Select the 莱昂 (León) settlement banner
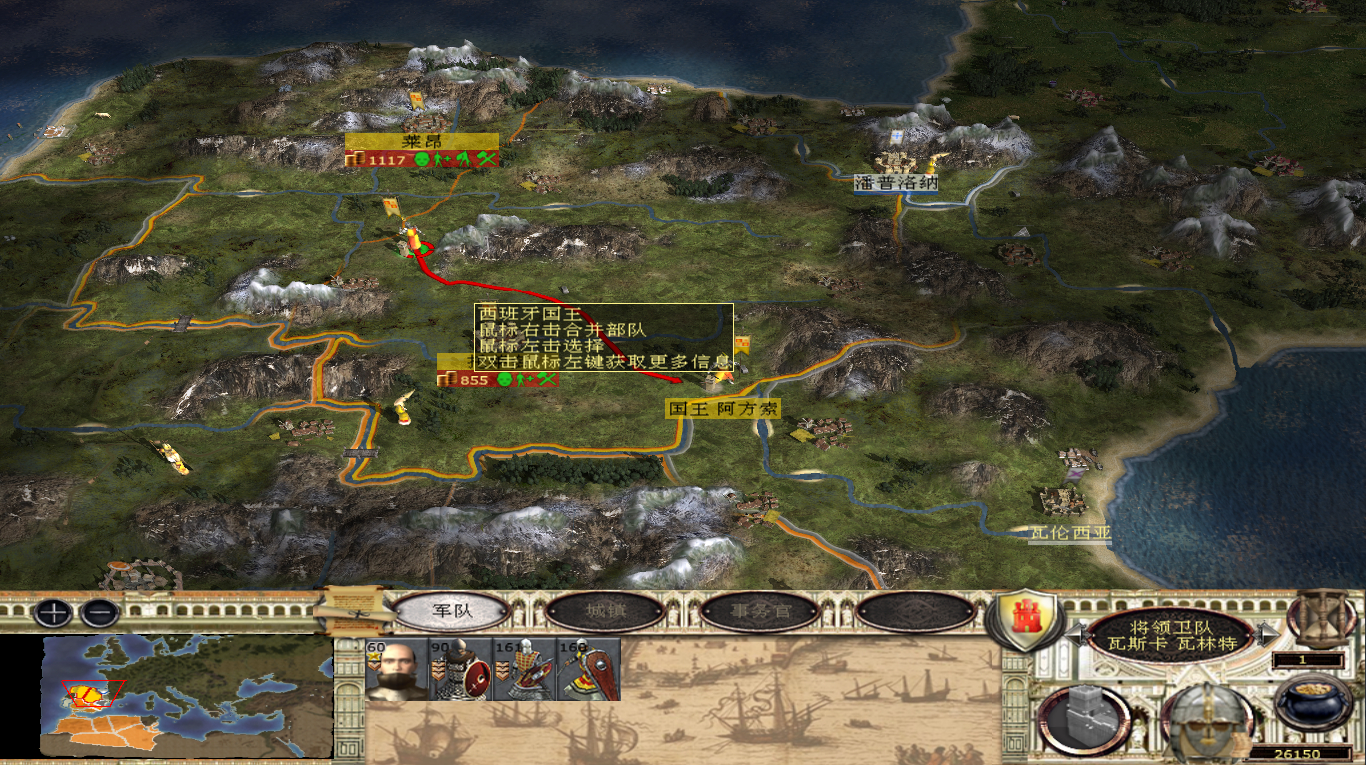The width and height of the screenshot is (1366, 765). click(x=422, y=141)
